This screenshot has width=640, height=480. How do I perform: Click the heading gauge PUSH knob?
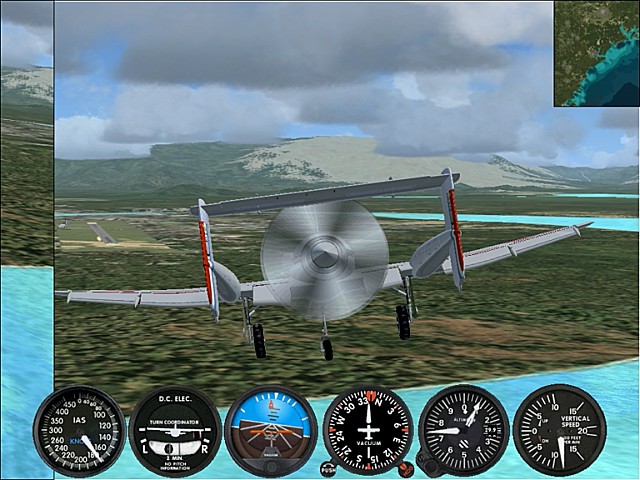[328, 467]
